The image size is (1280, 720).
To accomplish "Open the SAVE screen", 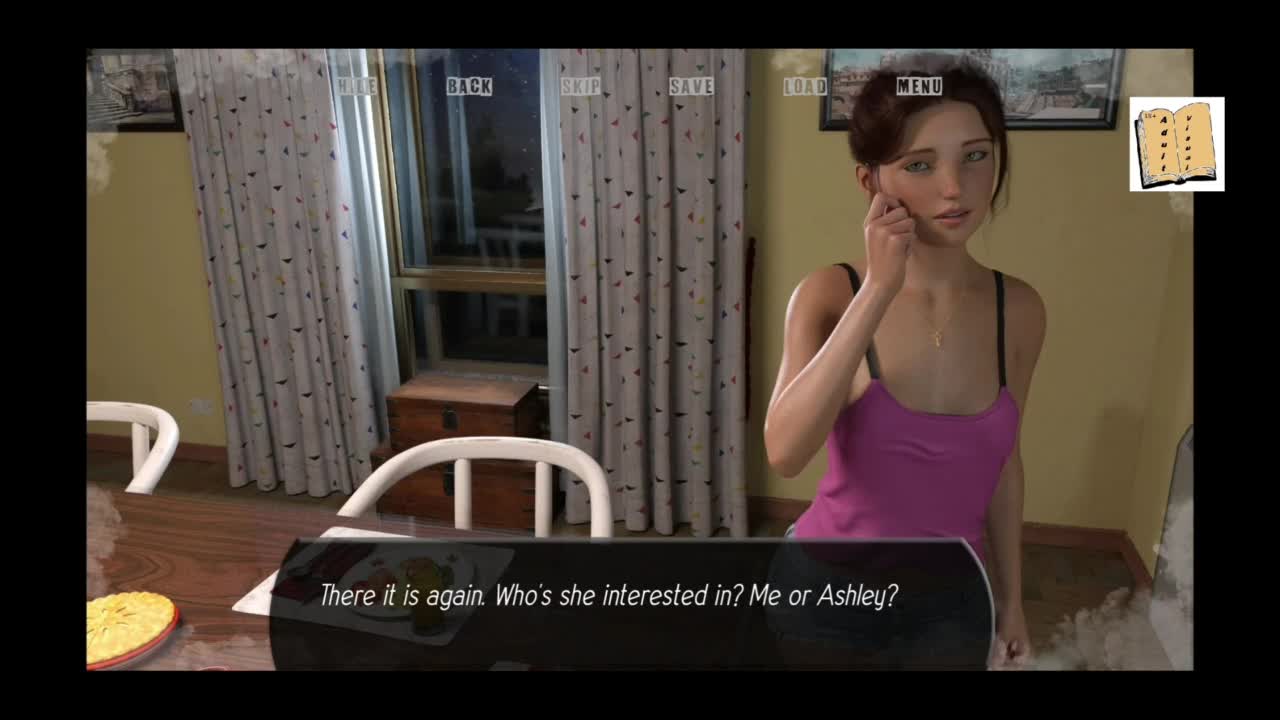I will [691, 87].
